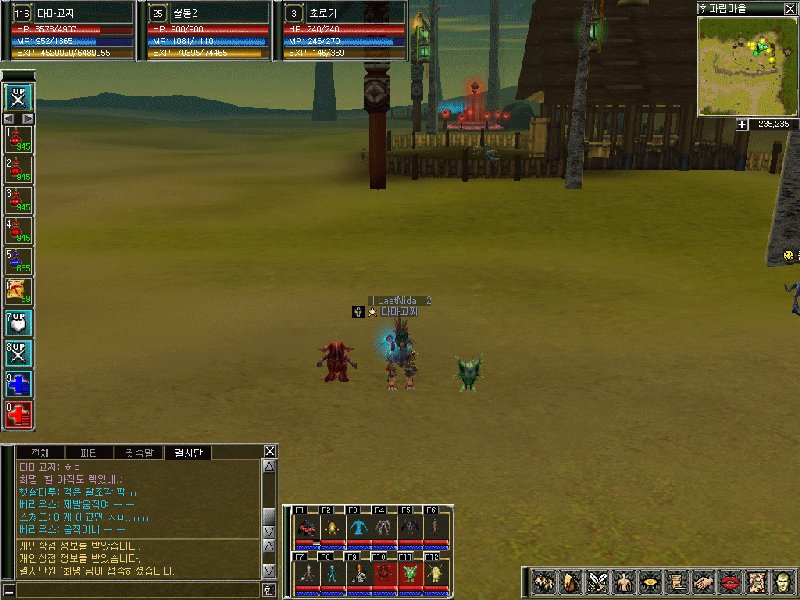Switch to the first chat tab

pyautogui.click(x=40, y=452)
